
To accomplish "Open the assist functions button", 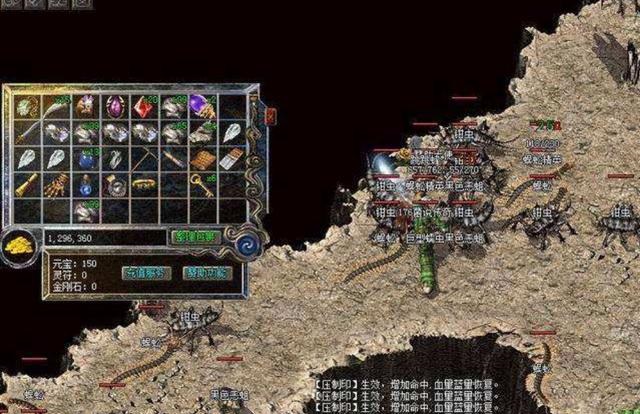I will (x=205, y=272).
